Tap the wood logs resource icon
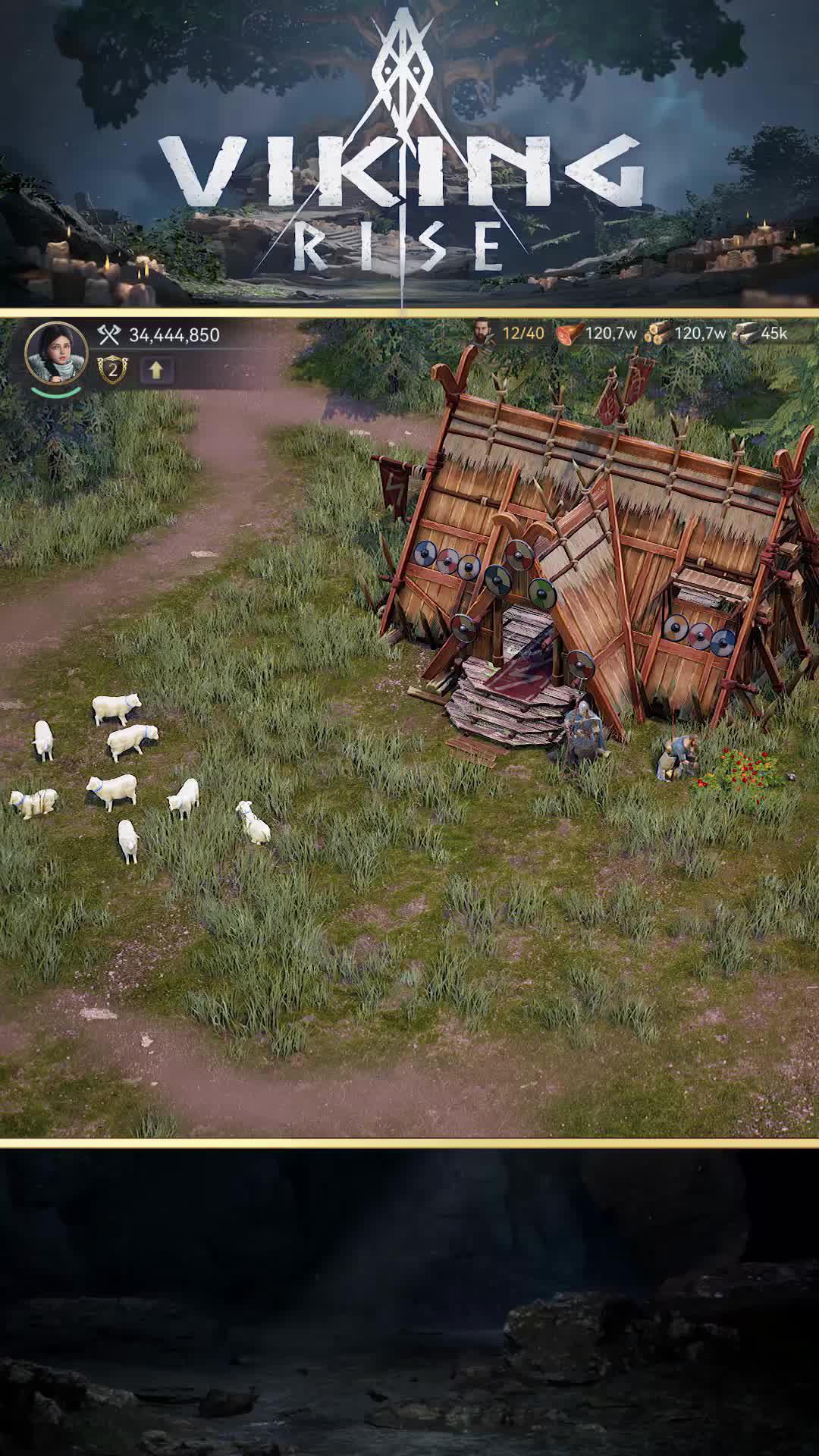The height and width of the screenshot is (1456, 819). 657,333
